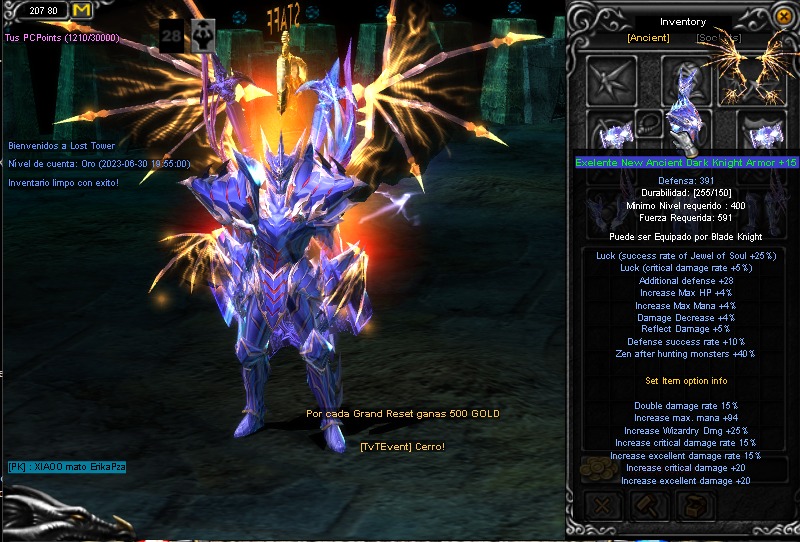The width and height of the screenshot is (800, 542).
Task: Click the strongman buff status icon
Action: pyautogui.click(x=204, y=33)
